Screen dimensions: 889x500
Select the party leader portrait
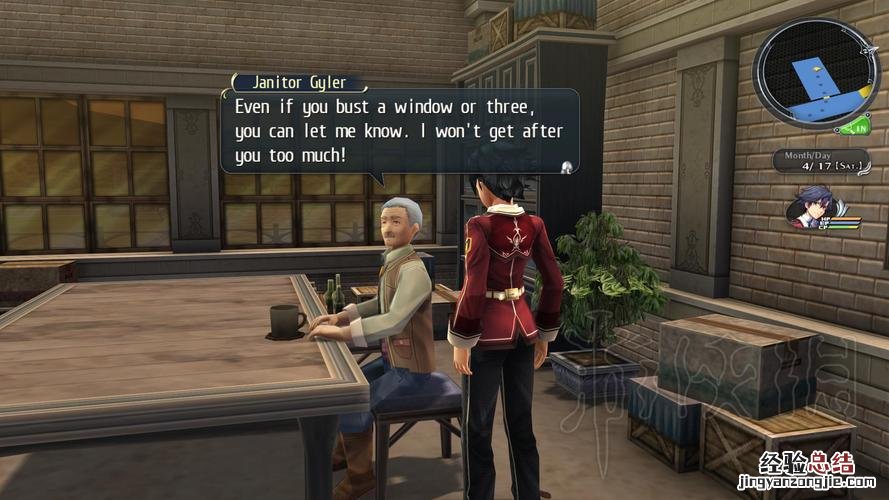pyautogui.click(x=809, y=208)
